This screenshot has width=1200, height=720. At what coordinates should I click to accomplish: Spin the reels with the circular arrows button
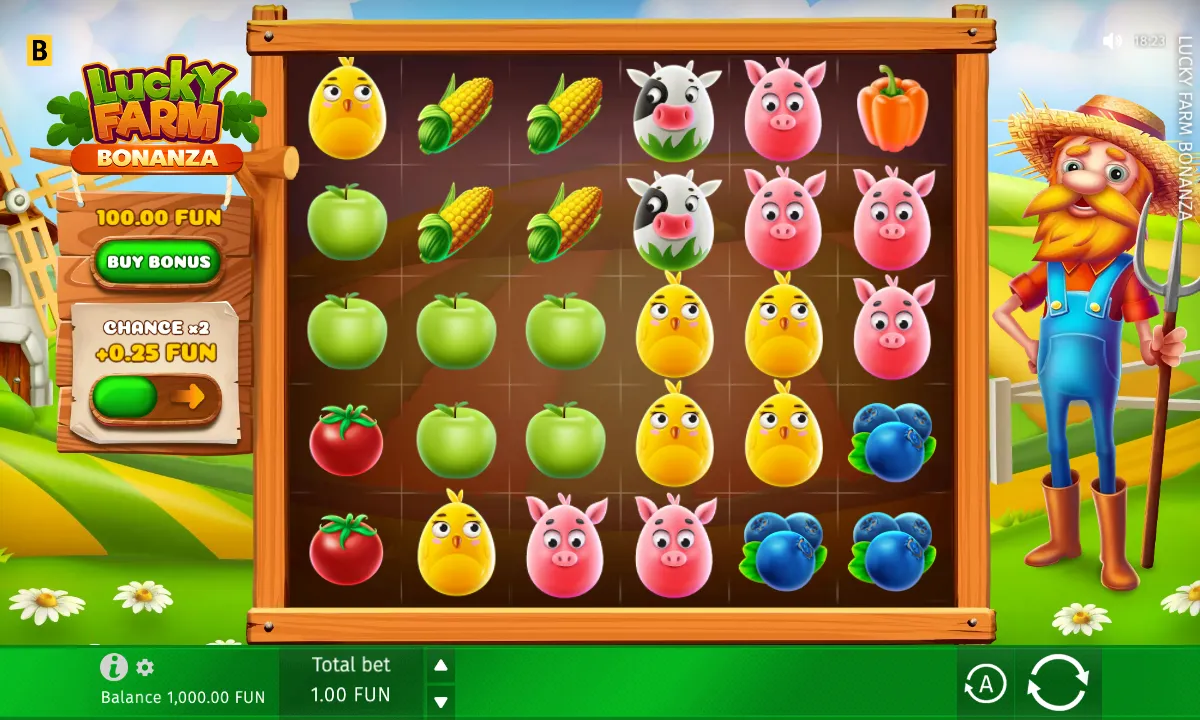point(1058,683)
